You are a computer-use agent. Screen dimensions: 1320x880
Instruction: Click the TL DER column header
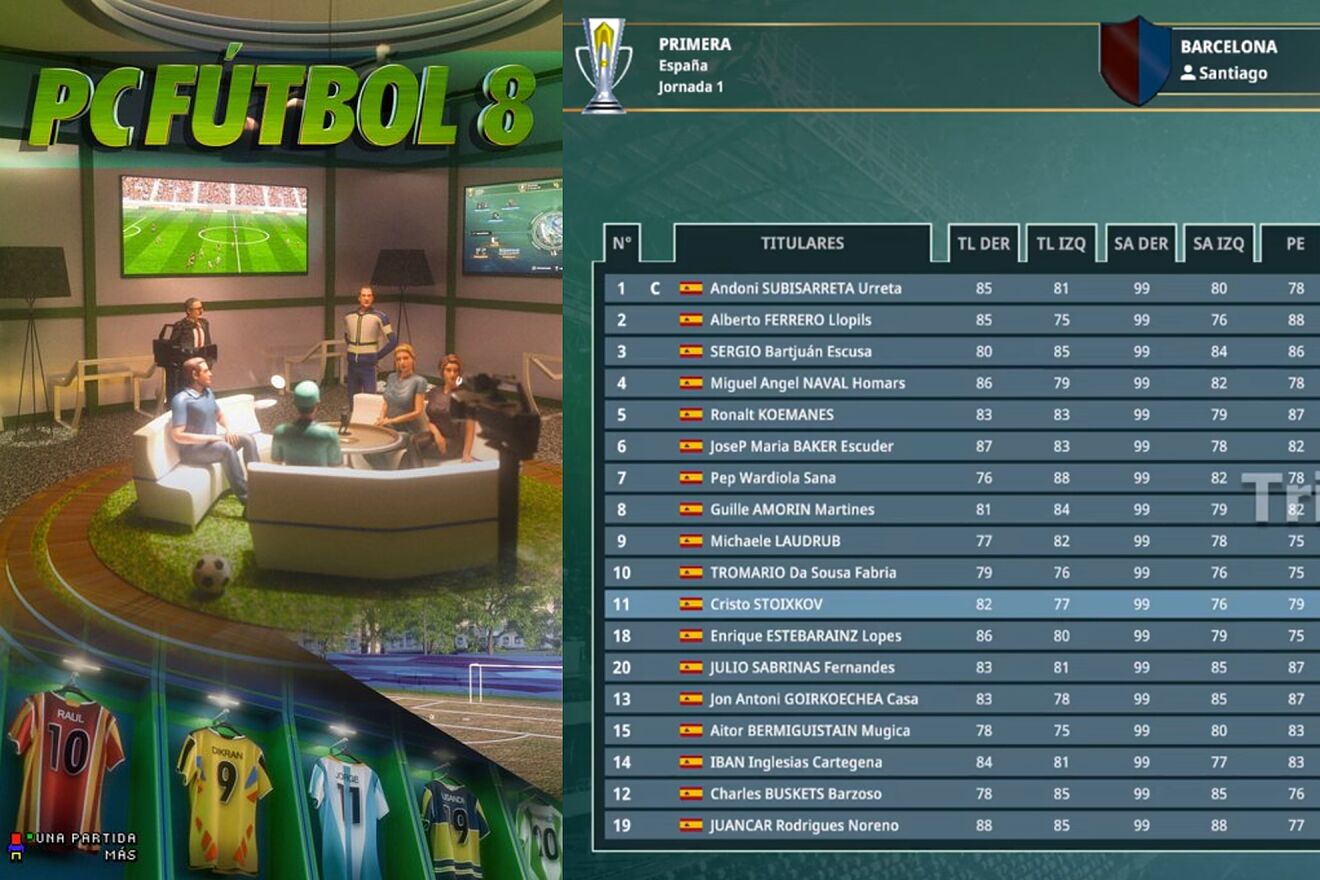(x=984, y=243)
